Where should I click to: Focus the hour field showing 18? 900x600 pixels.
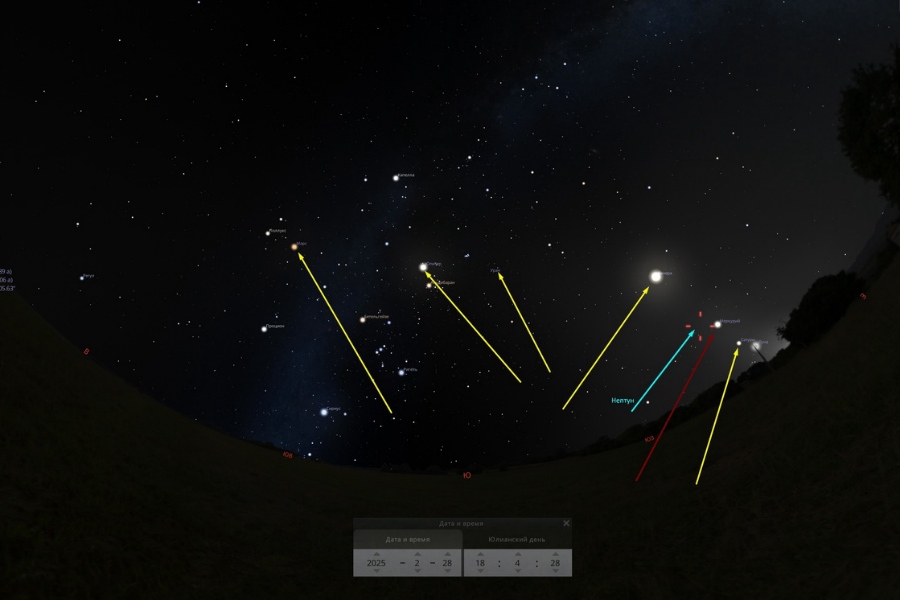point(480,563)
